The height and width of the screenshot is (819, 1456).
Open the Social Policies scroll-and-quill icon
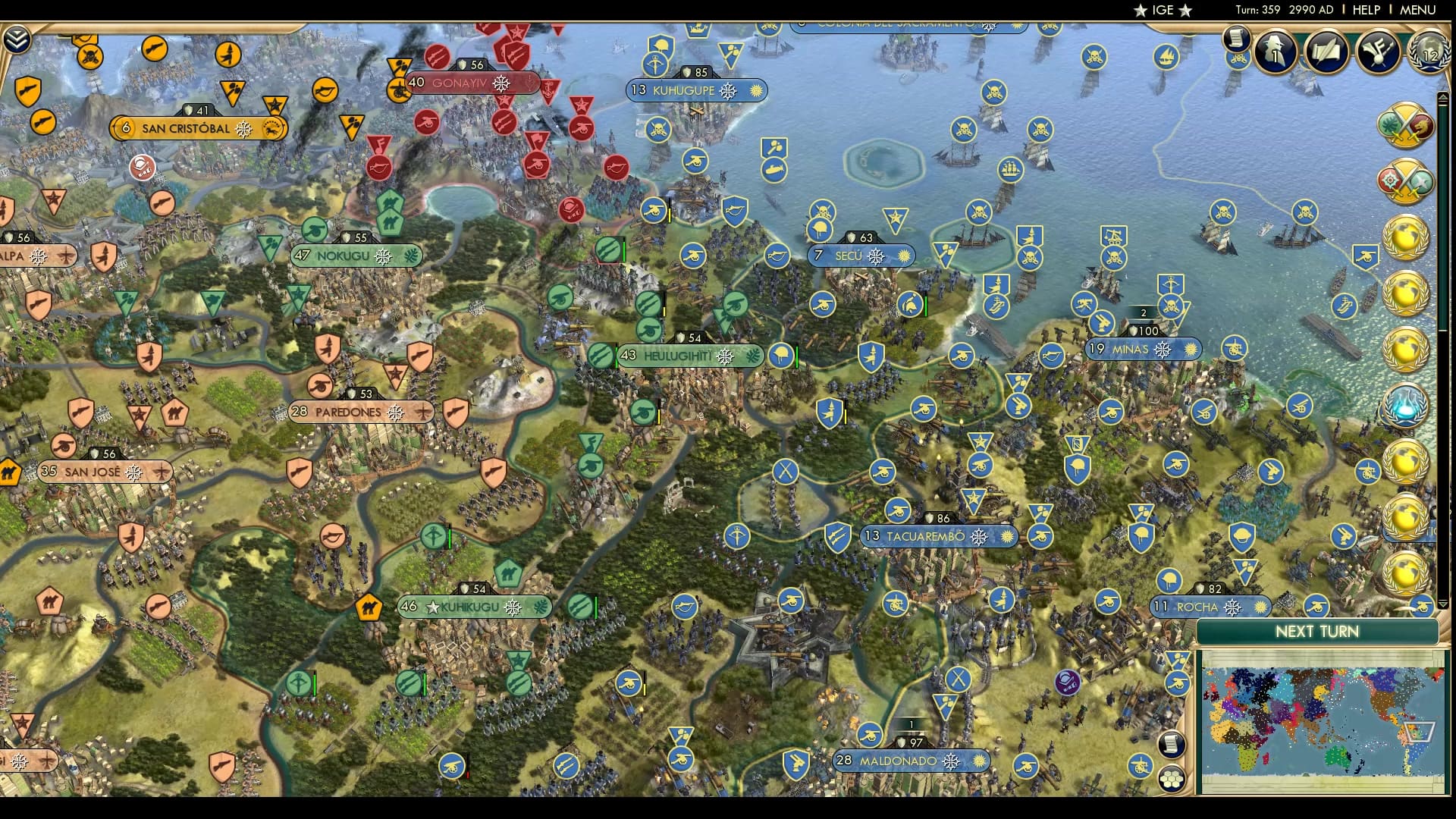[x=1327, y=51]
